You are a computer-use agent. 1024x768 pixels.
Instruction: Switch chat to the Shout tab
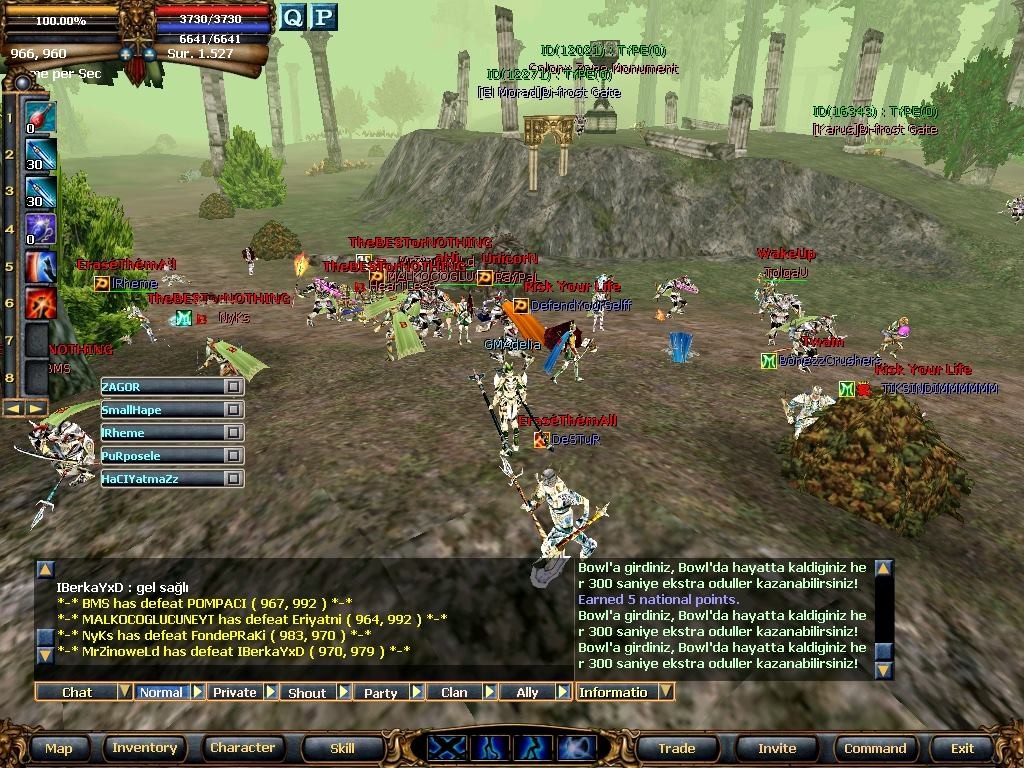pos(307,692)
